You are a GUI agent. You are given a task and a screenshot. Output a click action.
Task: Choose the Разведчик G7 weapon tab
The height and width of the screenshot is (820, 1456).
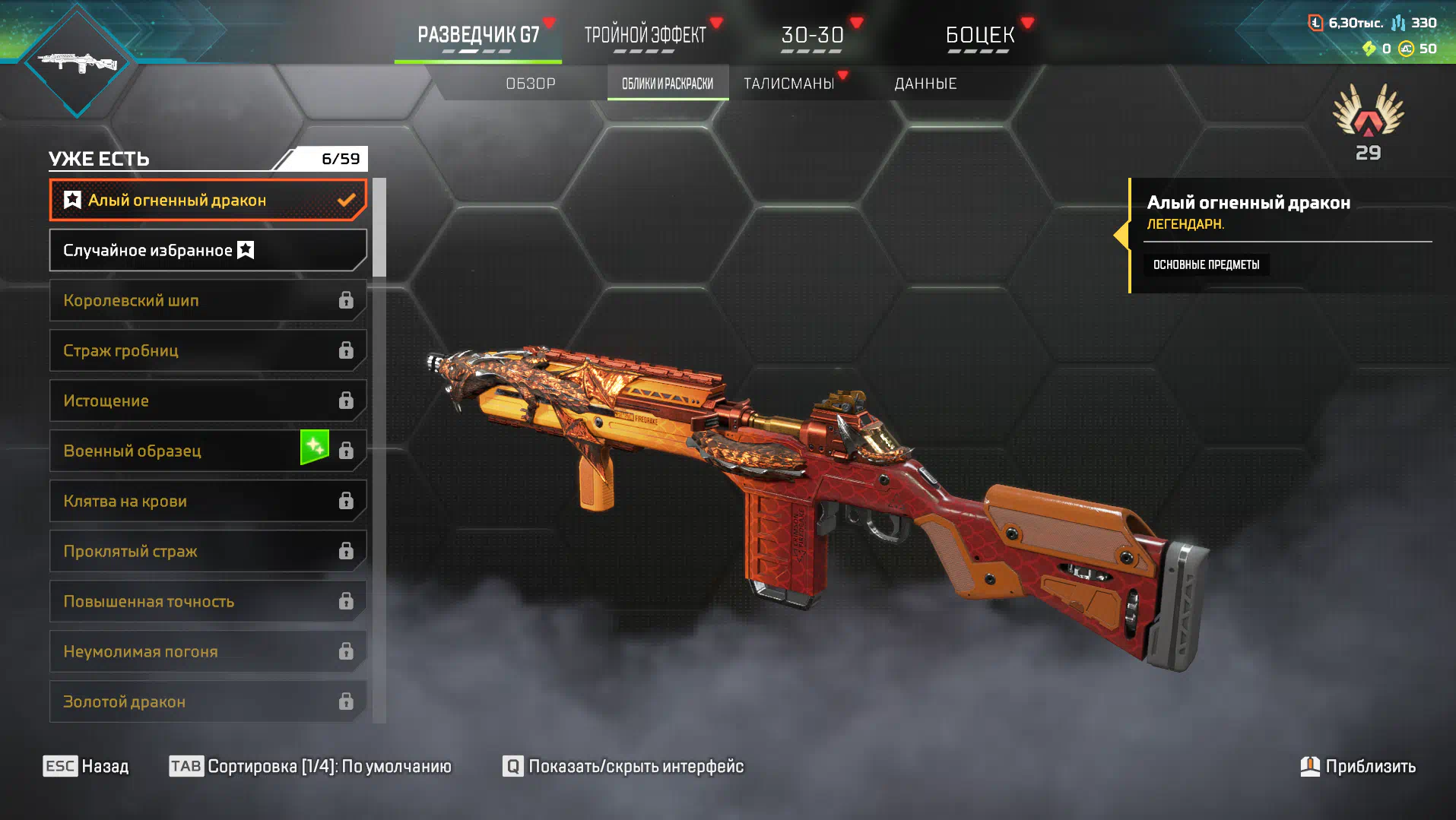coord(478,36)
